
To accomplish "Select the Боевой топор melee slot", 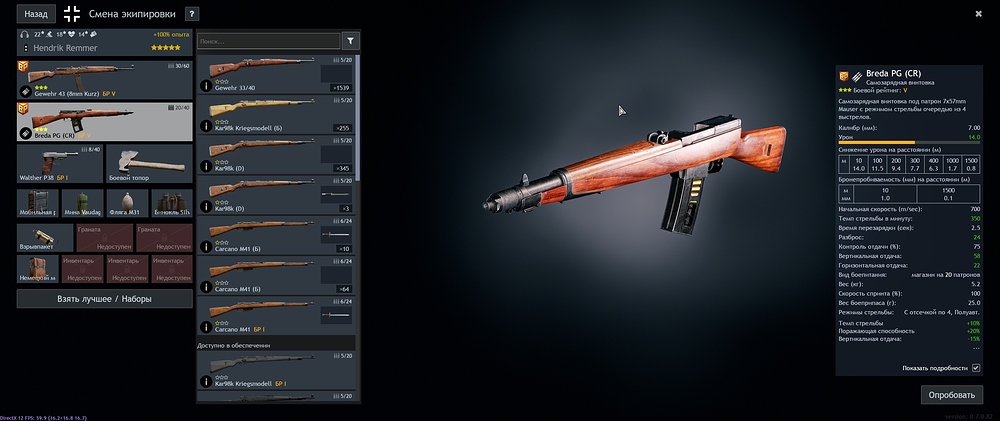I will click(148, 162).
